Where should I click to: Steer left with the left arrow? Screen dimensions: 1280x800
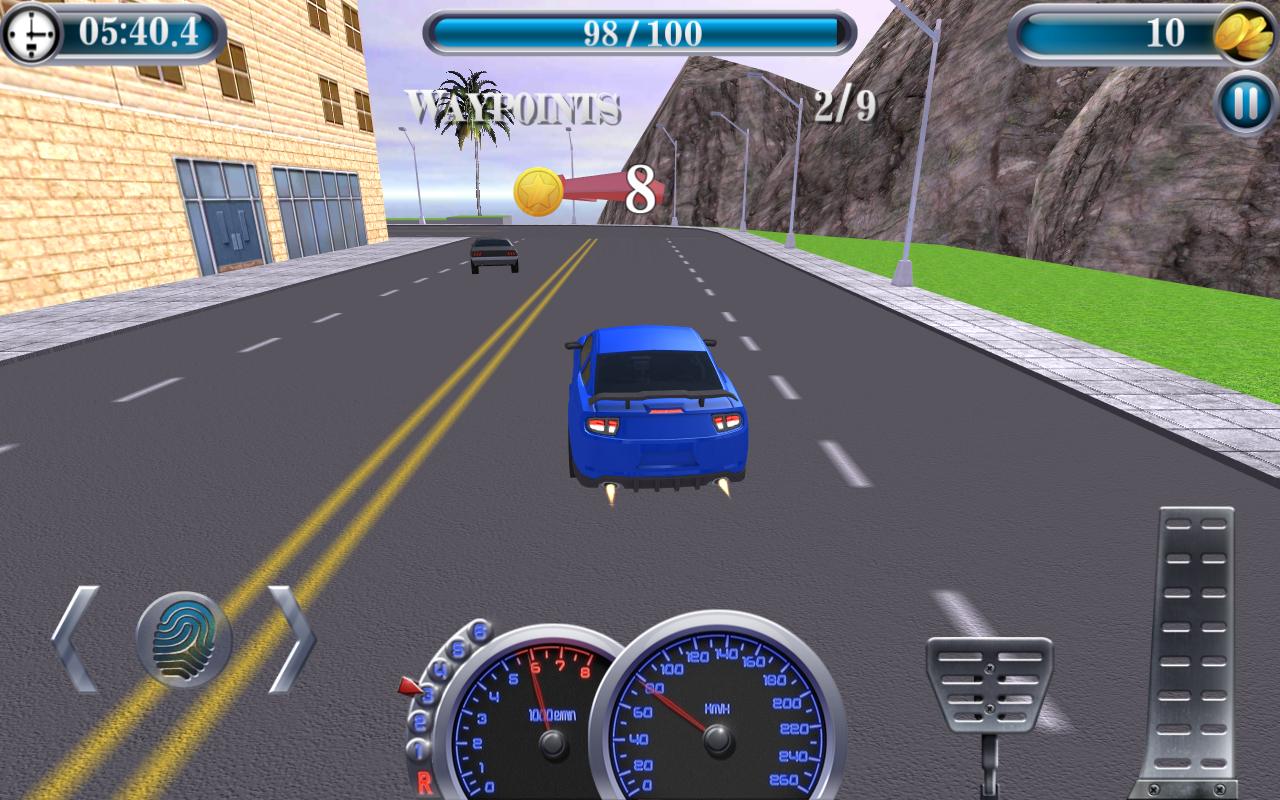(72, 638)
